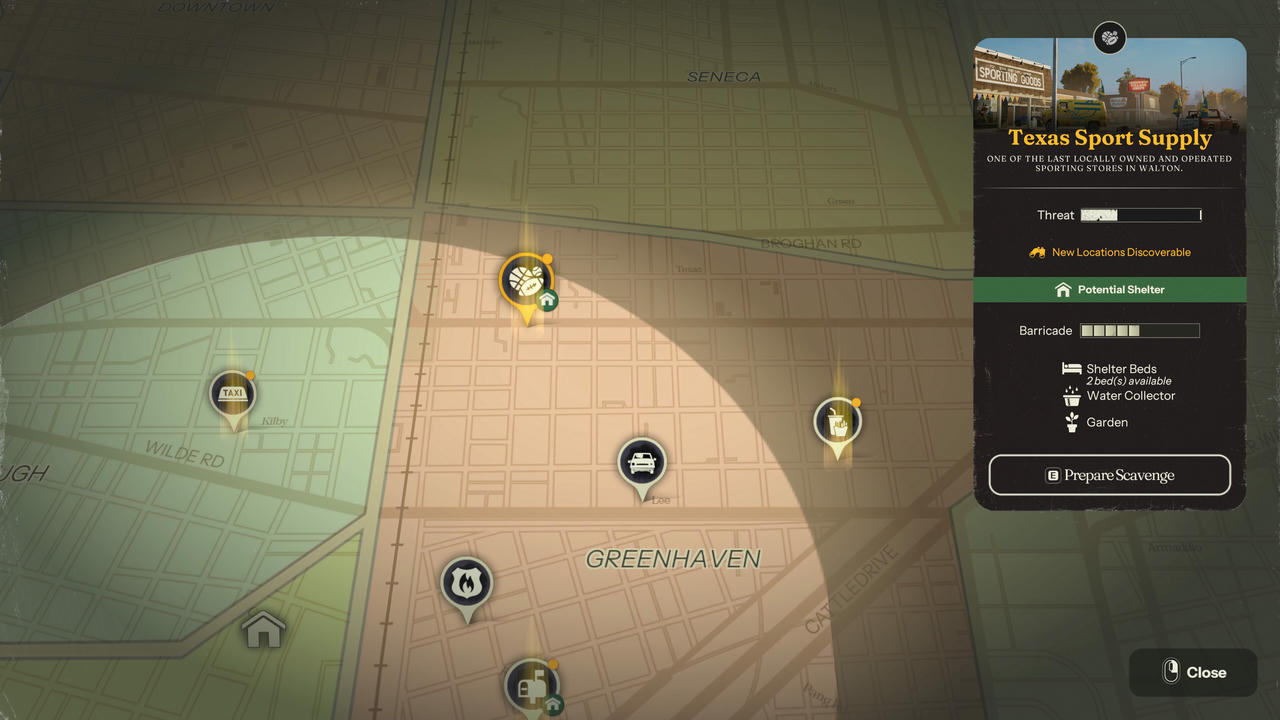Select the fire station badge marker
The width and height of the screenshot is (1280, 720).
(x=467, y=583)
